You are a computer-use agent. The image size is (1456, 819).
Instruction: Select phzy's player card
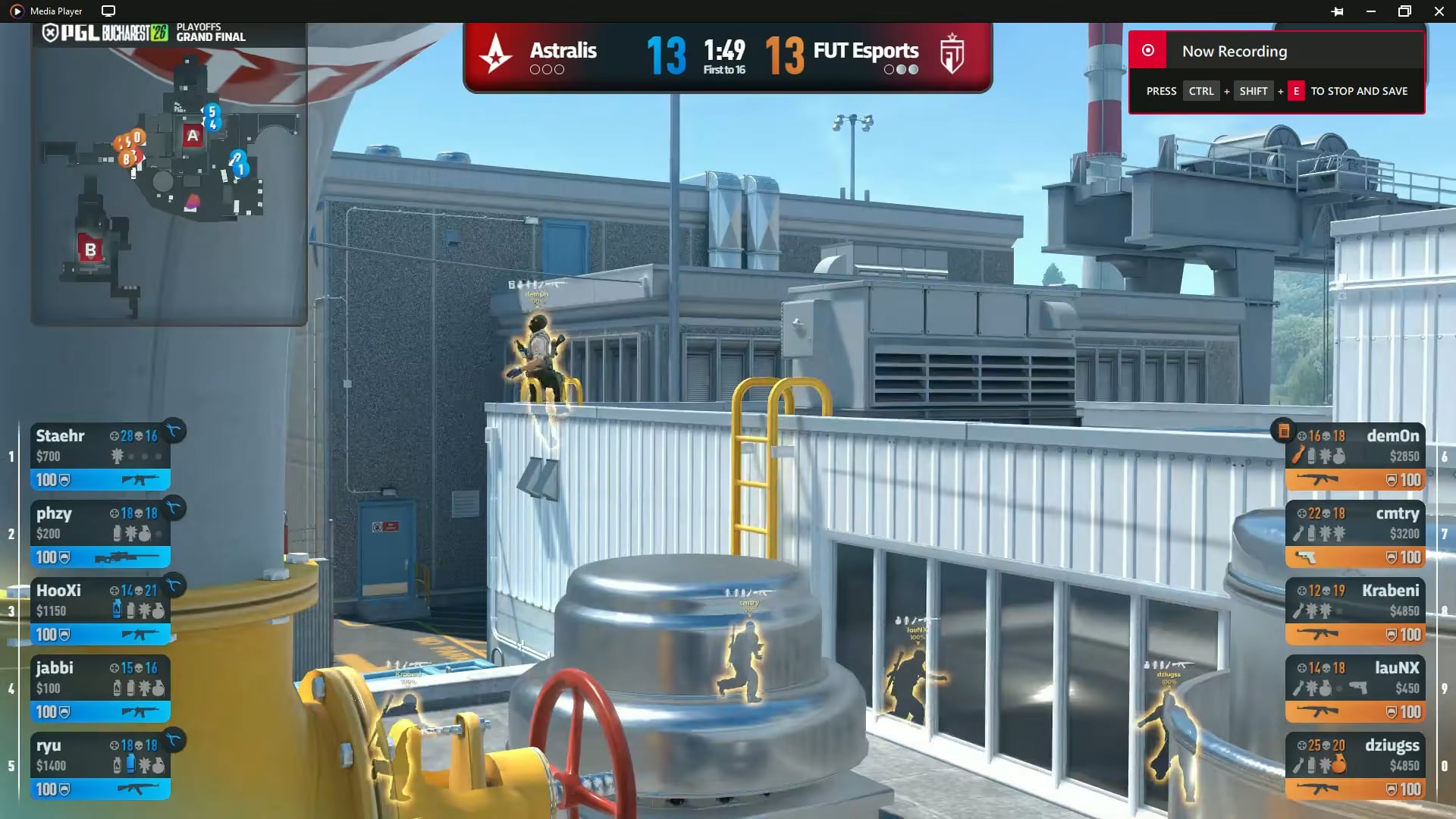(x=100, y=533)
